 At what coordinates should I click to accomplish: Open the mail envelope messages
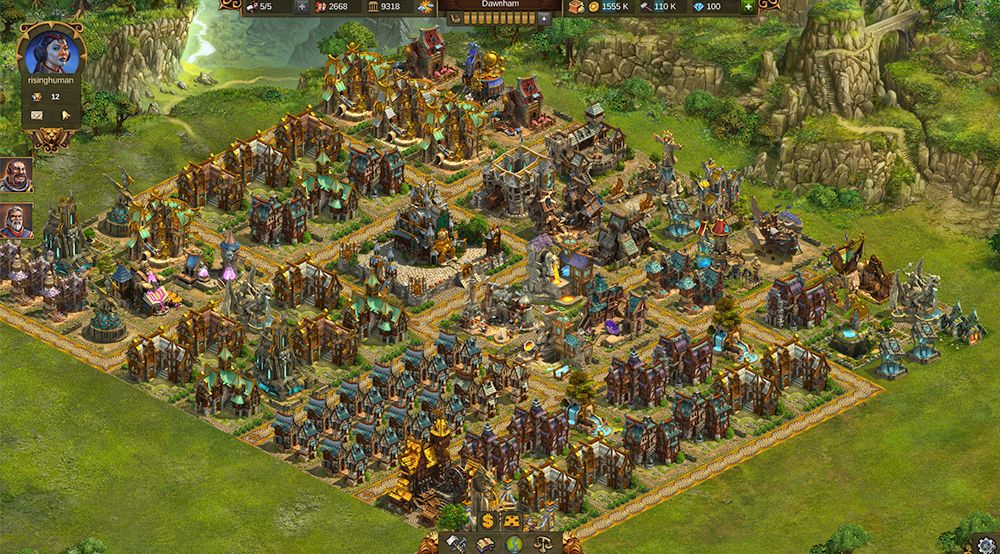tap(39, 115)
